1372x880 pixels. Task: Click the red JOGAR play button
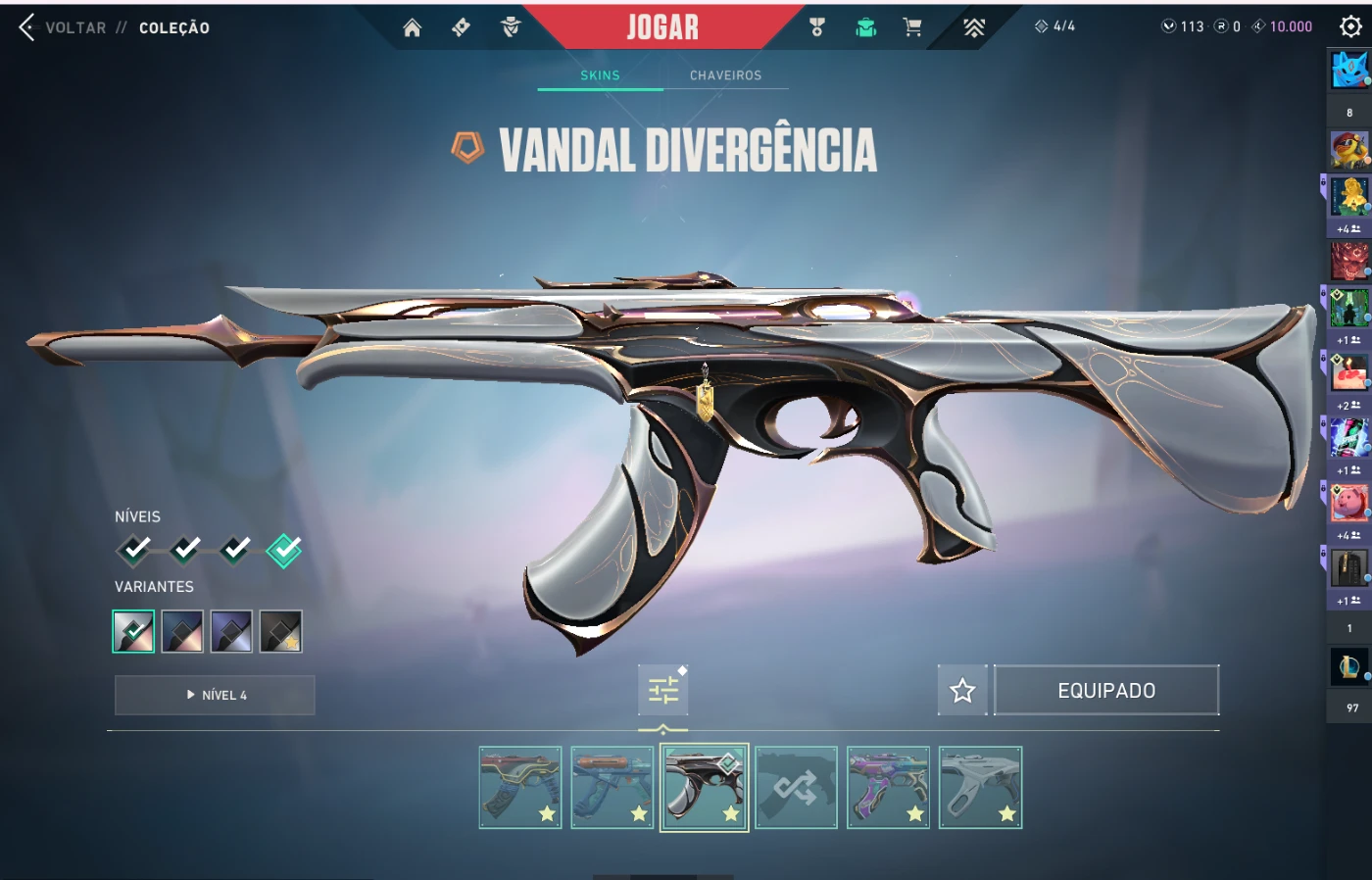pyautogui.click(x=662, y=27)
